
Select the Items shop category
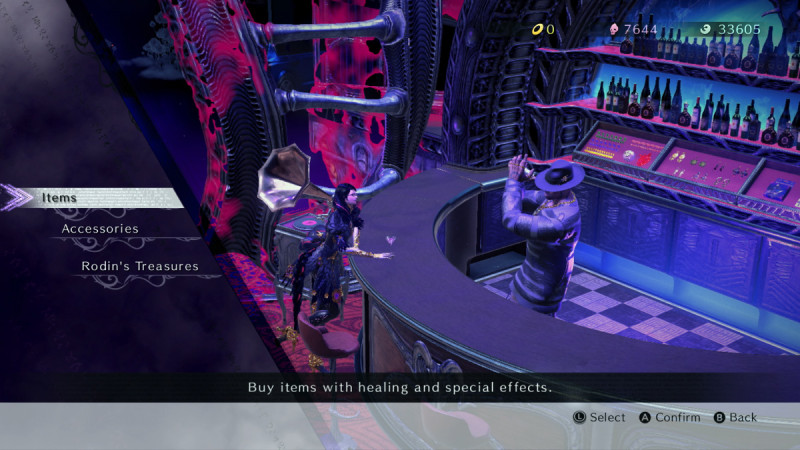(x=60, y=198)
